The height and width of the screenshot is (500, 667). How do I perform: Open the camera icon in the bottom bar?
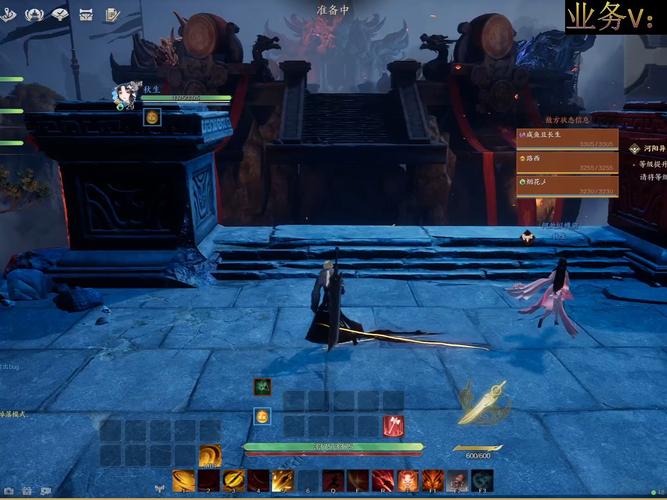7,492
